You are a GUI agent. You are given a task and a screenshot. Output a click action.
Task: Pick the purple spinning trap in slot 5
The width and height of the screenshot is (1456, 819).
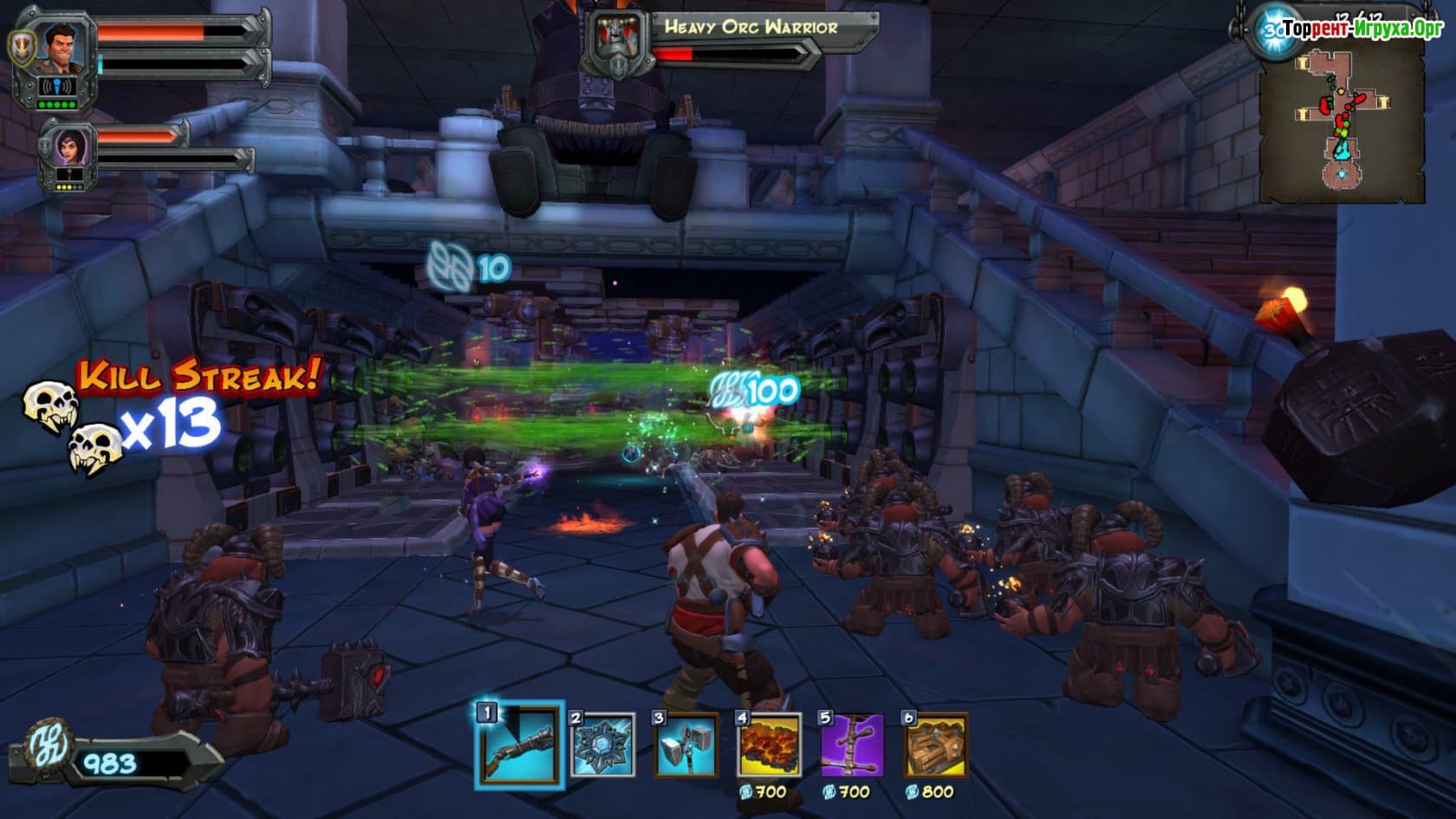[x=852, y=744]
